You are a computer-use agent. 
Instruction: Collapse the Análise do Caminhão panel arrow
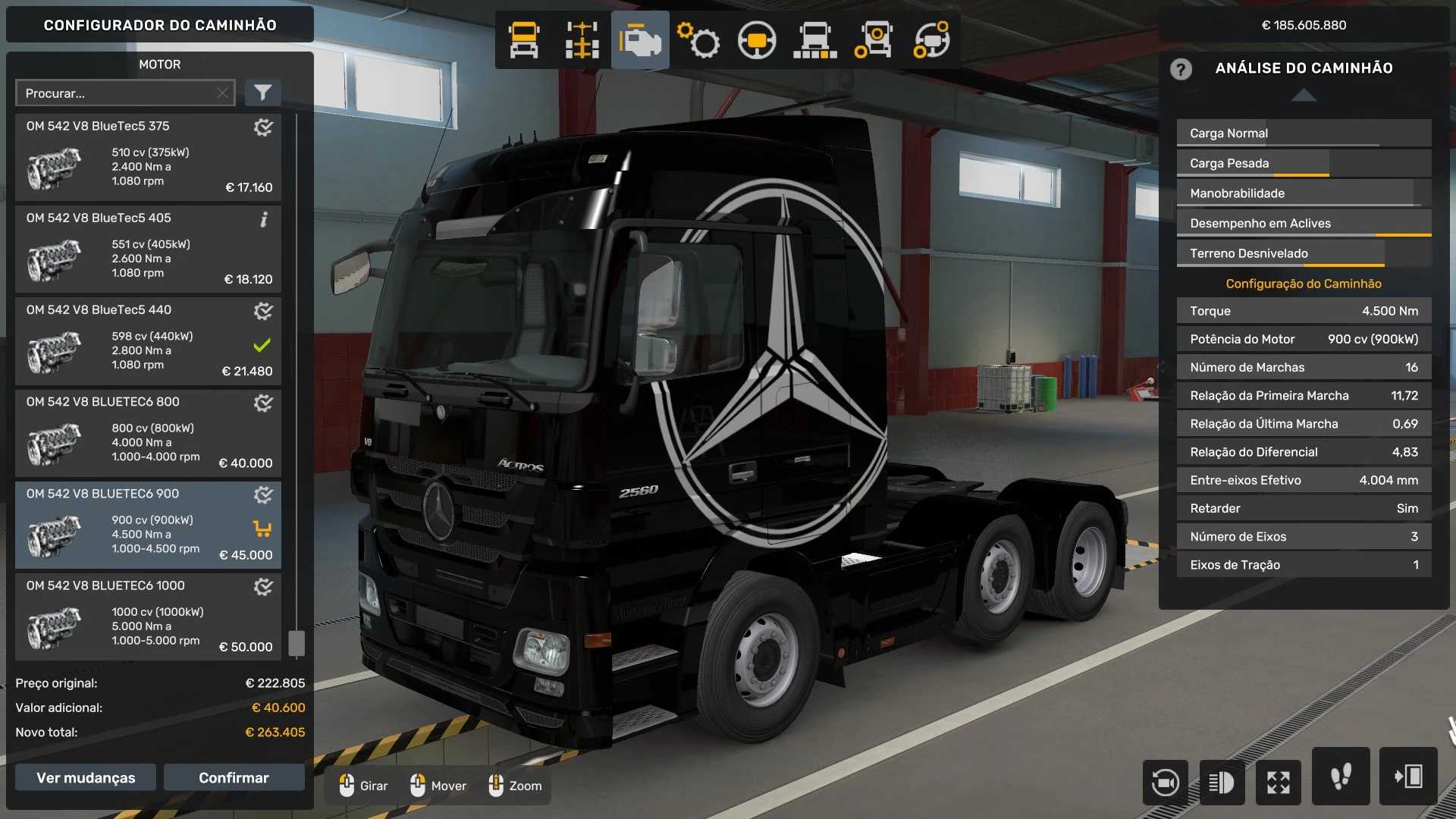pos(1304,96)
